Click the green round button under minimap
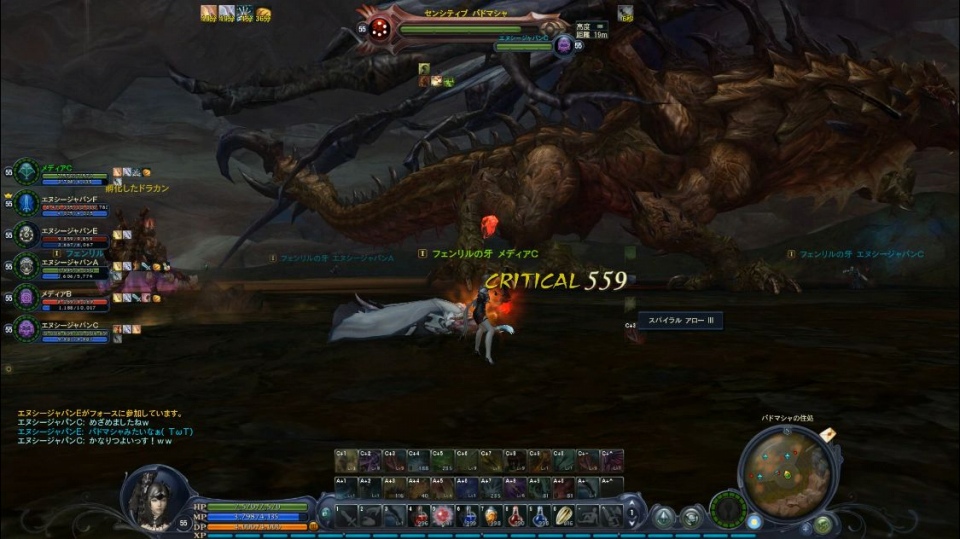Image resolution: width=960 pixels, height=539 pixels. tap(823, 524)
